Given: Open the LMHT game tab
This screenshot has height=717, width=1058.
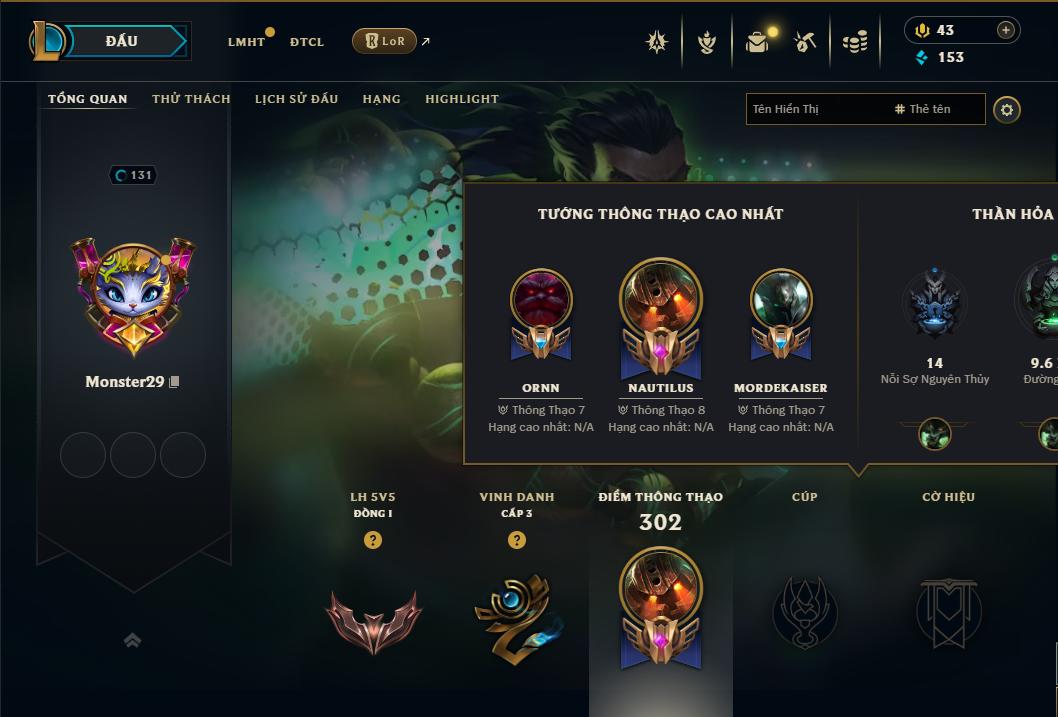Looking at the screenshot, I should coord(246,42).
